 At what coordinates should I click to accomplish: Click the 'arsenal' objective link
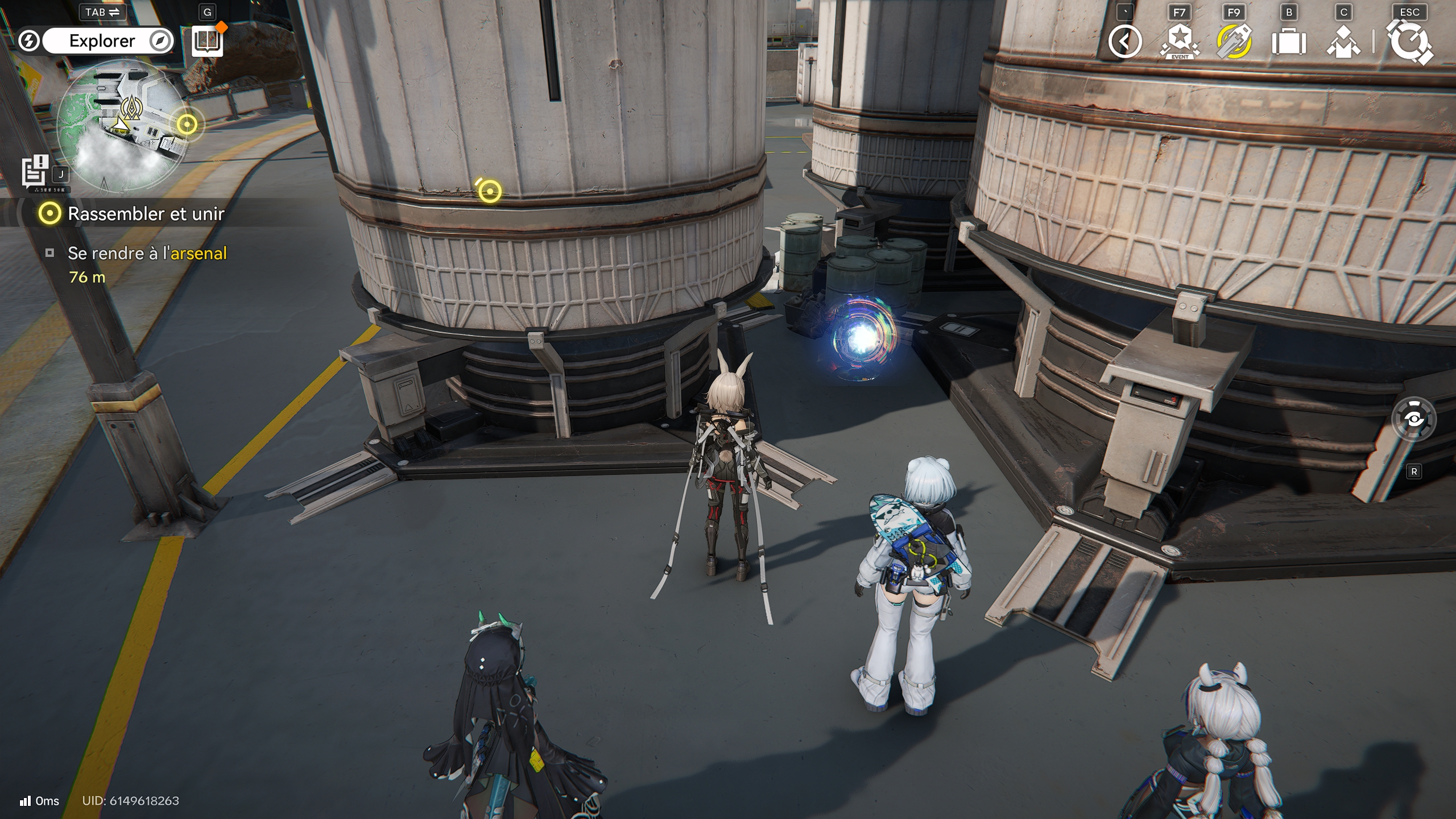pos(198,253)
